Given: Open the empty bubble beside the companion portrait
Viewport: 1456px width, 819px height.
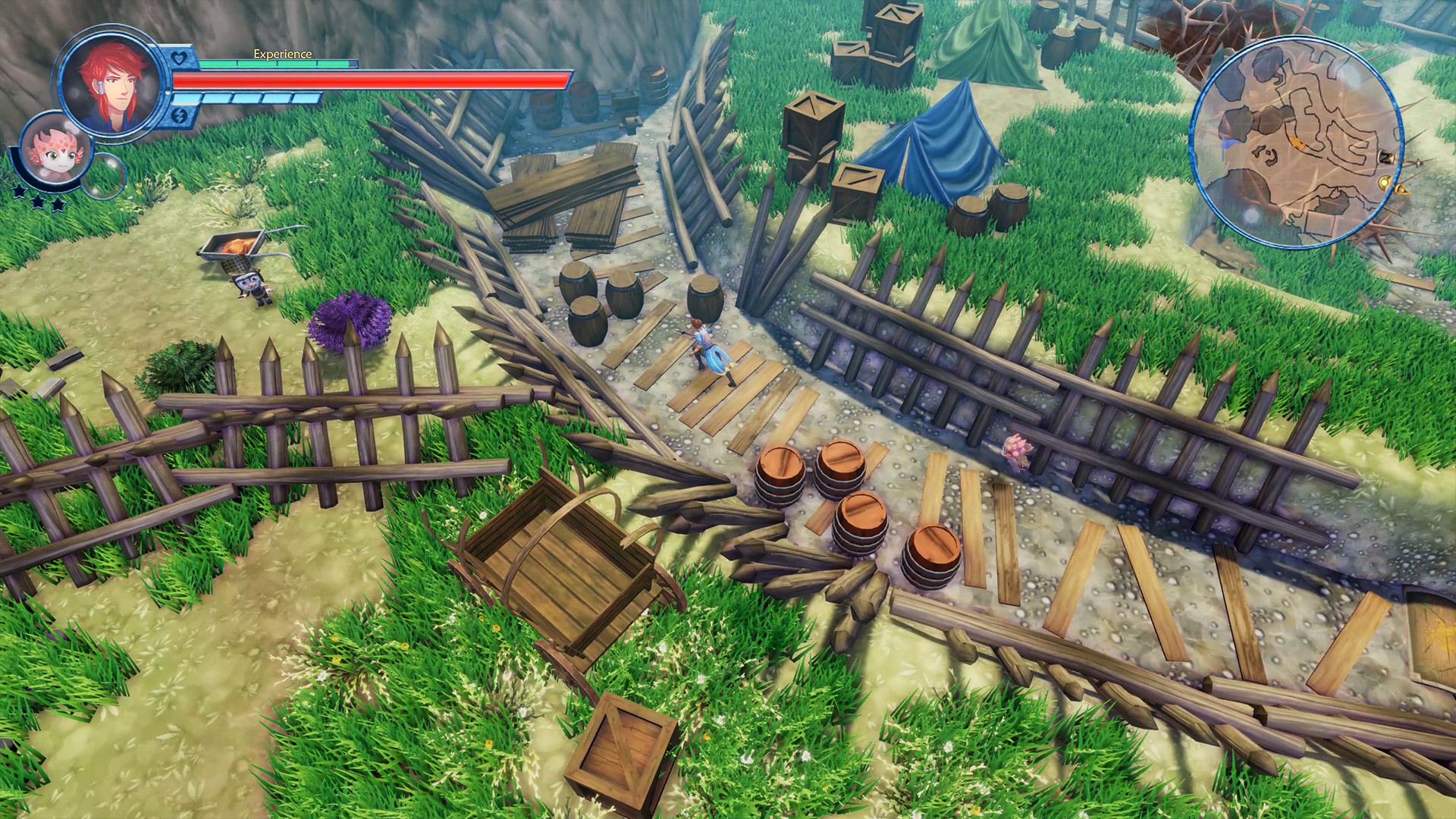Looking at the screenshot, I should [104, 177].
